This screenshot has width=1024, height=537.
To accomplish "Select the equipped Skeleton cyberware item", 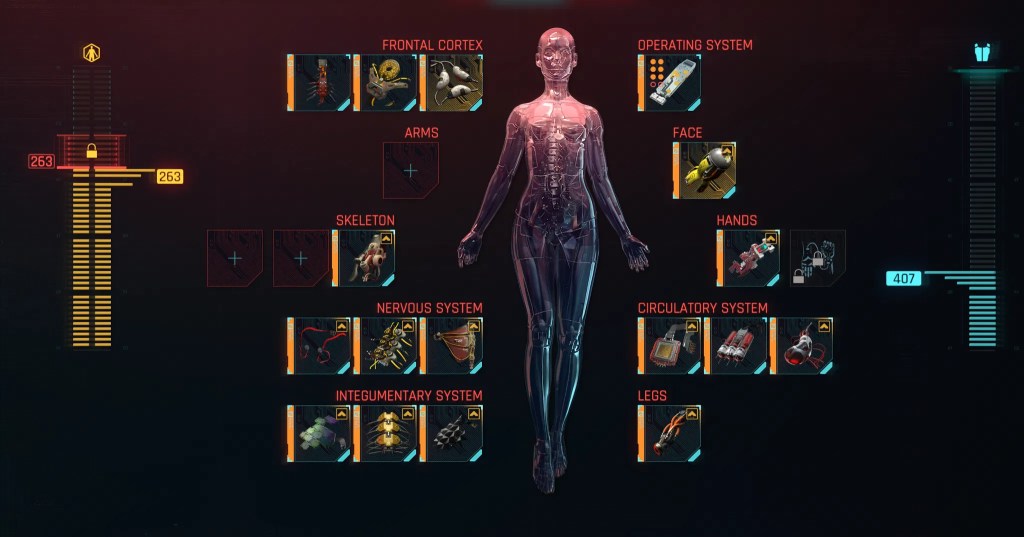I will [x=365, y=258].
